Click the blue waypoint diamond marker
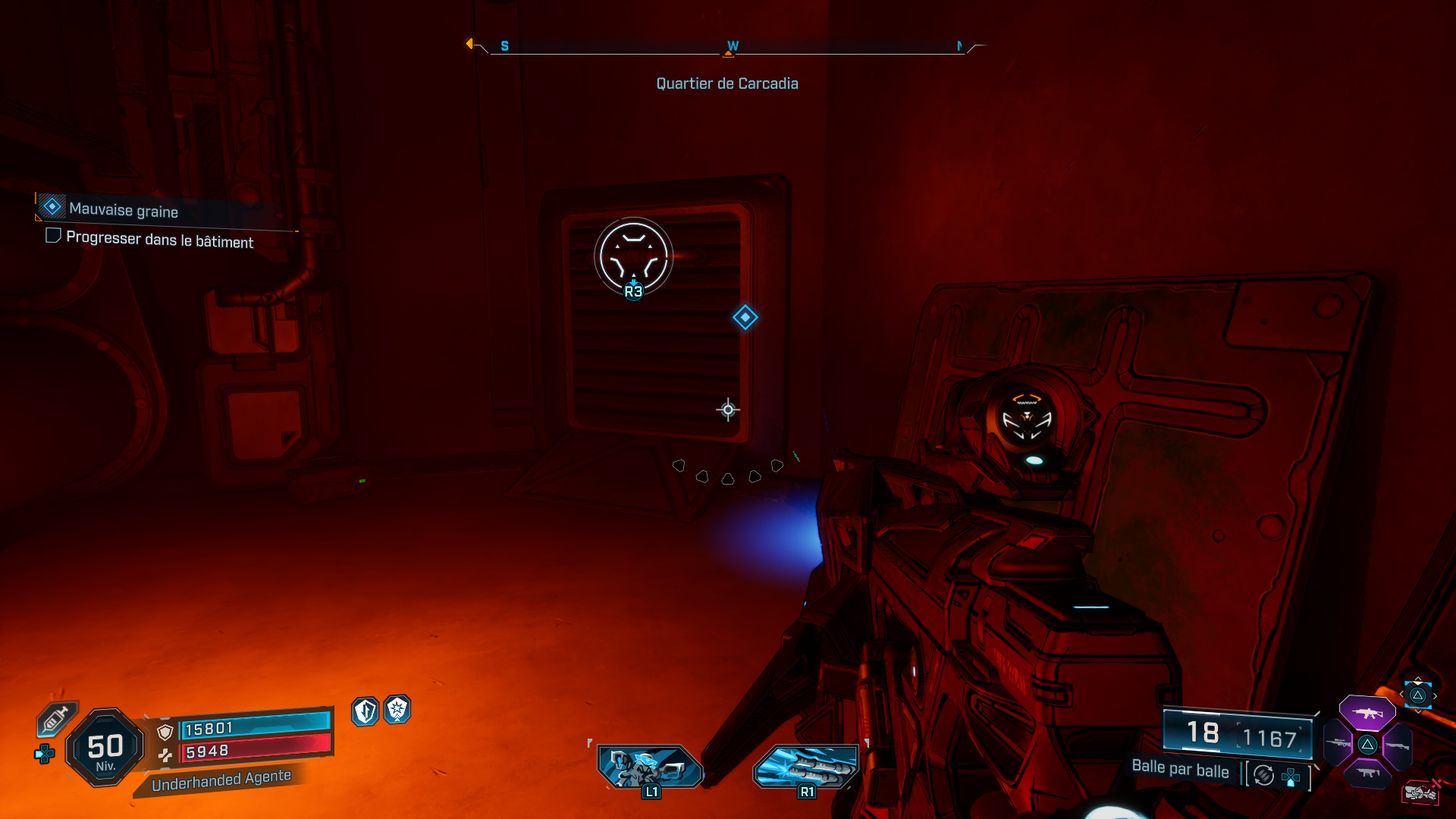This screenshot has width=1456, height=819. [x=745, y=318]
